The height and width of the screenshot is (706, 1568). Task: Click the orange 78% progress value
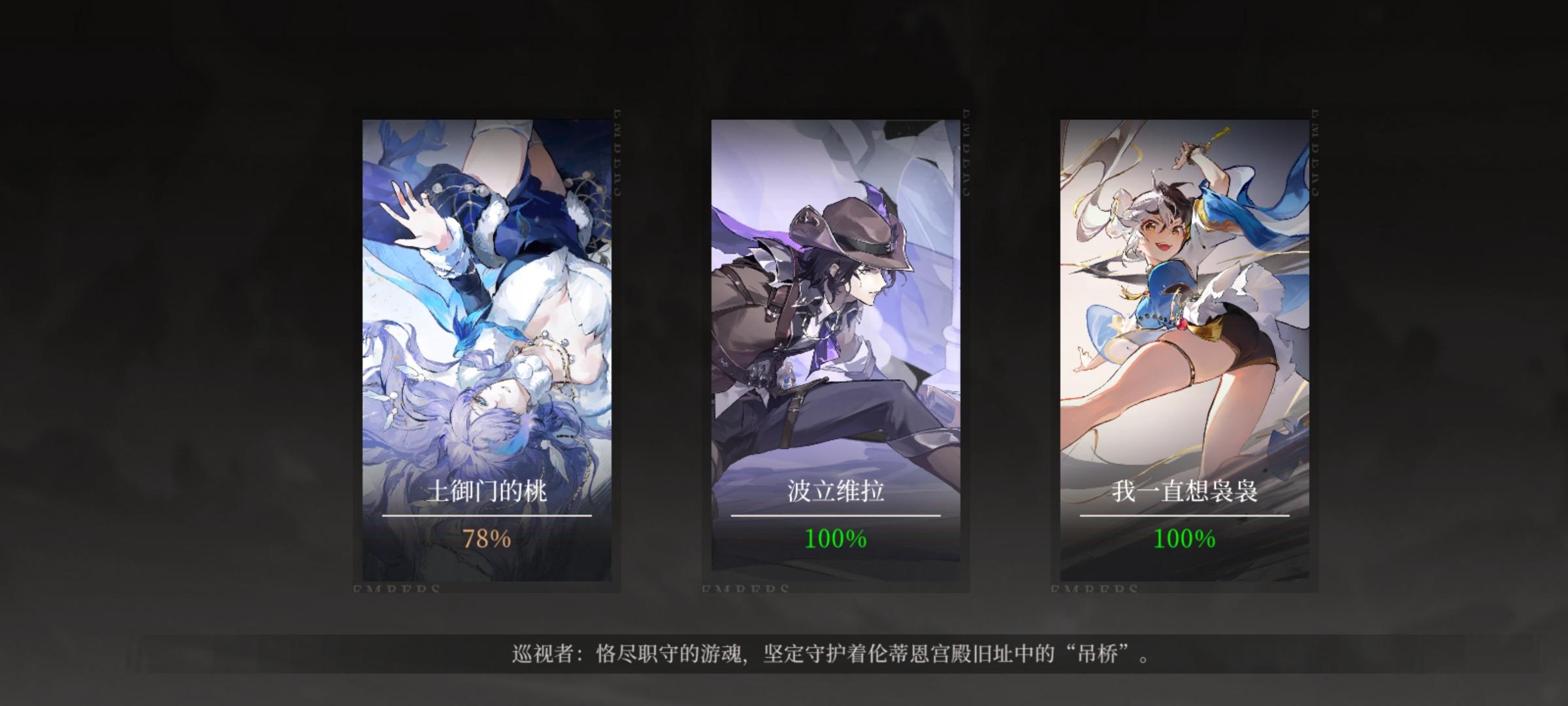[x=487, y=540]
